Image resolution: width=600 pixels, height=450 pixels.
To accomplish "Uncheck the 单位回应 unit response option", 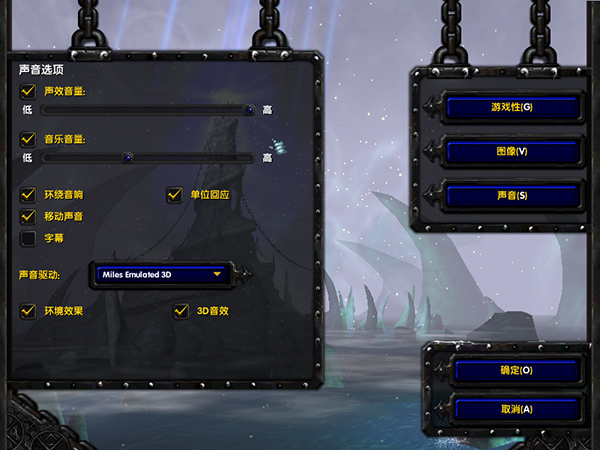I will [174, 195].
